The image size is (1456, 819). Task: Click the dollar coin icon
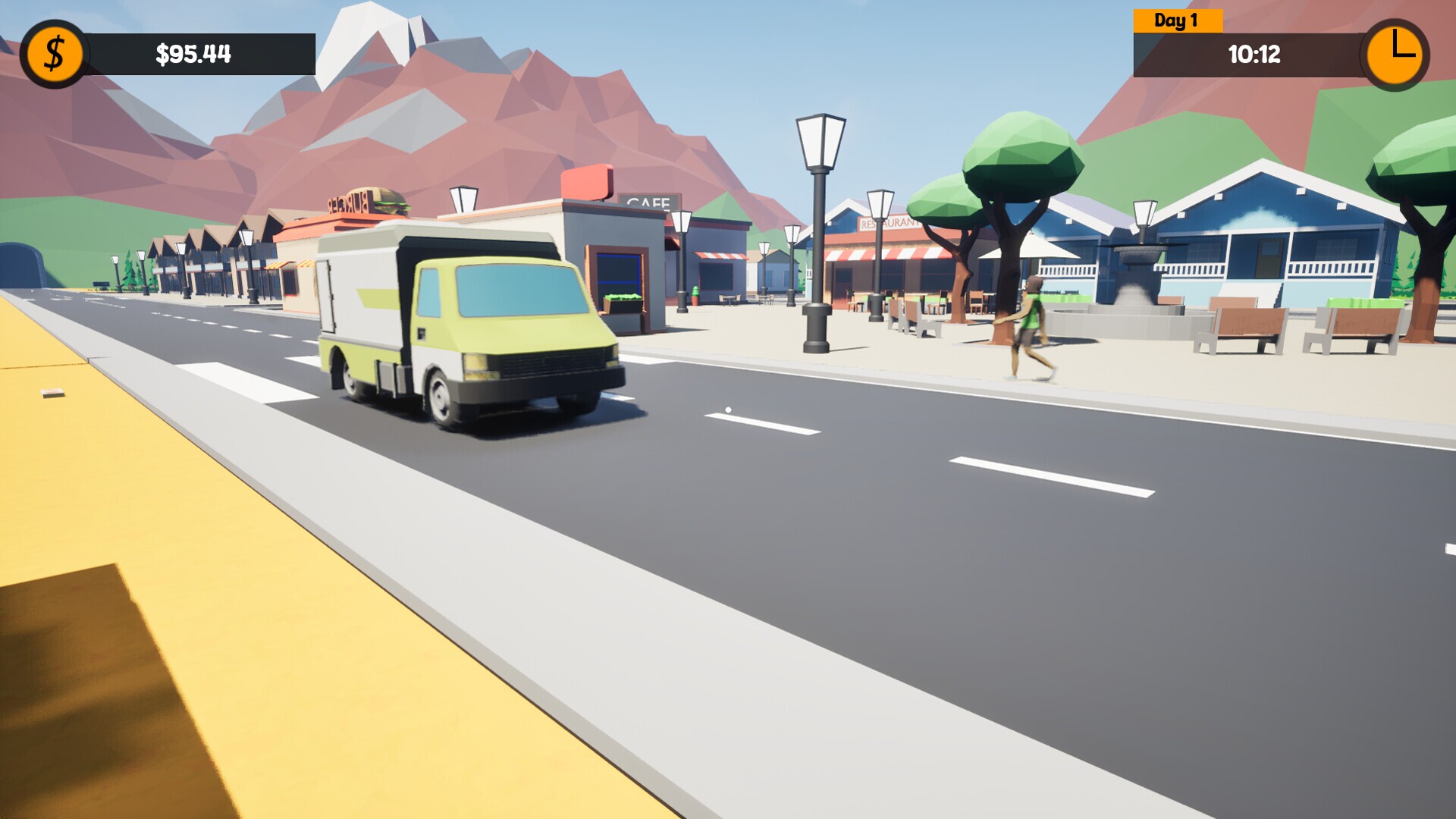(x=53, y=53)
